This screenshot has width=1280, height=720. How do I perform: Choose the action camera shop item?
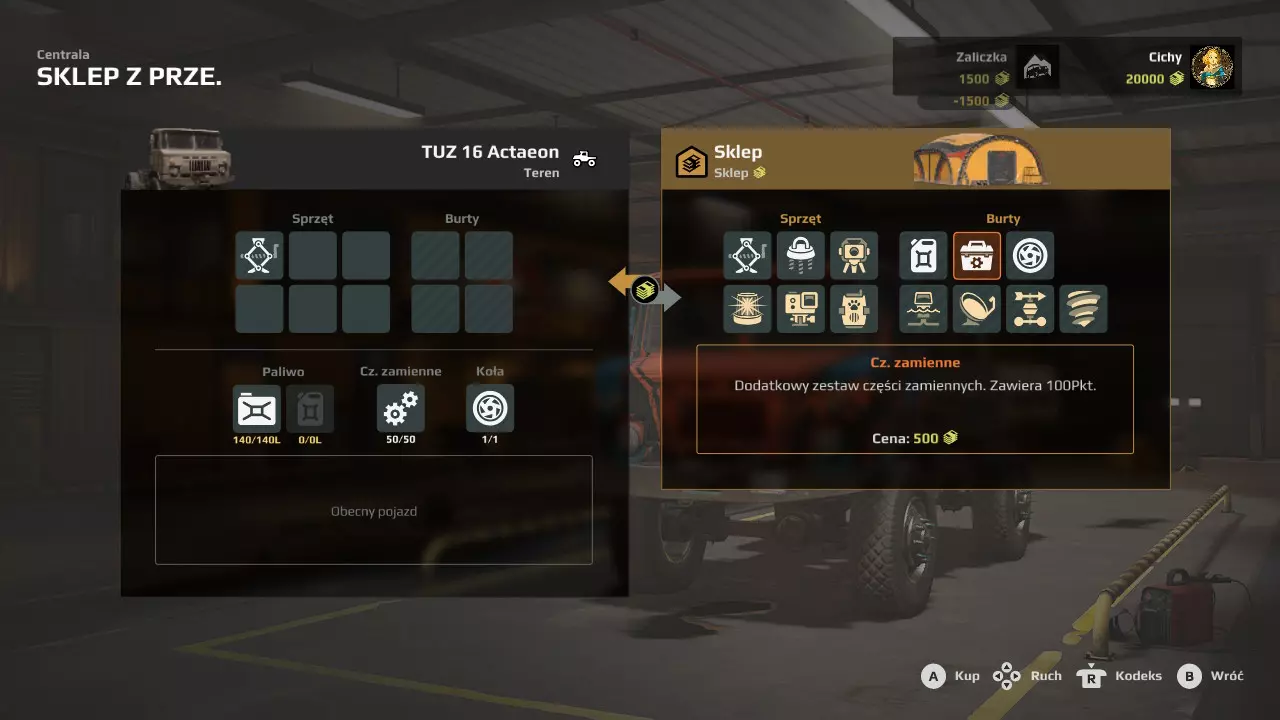[x=801, y=309]
